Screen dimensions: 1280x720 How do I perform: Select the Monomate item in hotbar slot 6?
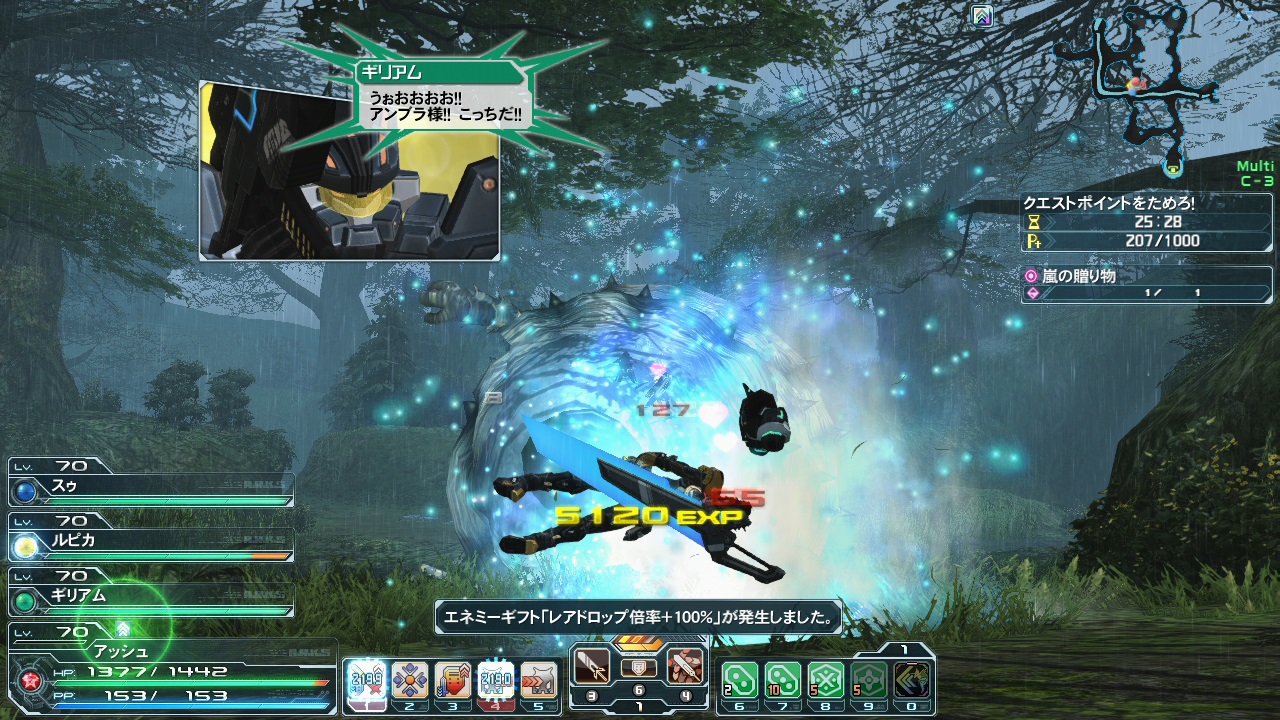[x=739, y=679]
